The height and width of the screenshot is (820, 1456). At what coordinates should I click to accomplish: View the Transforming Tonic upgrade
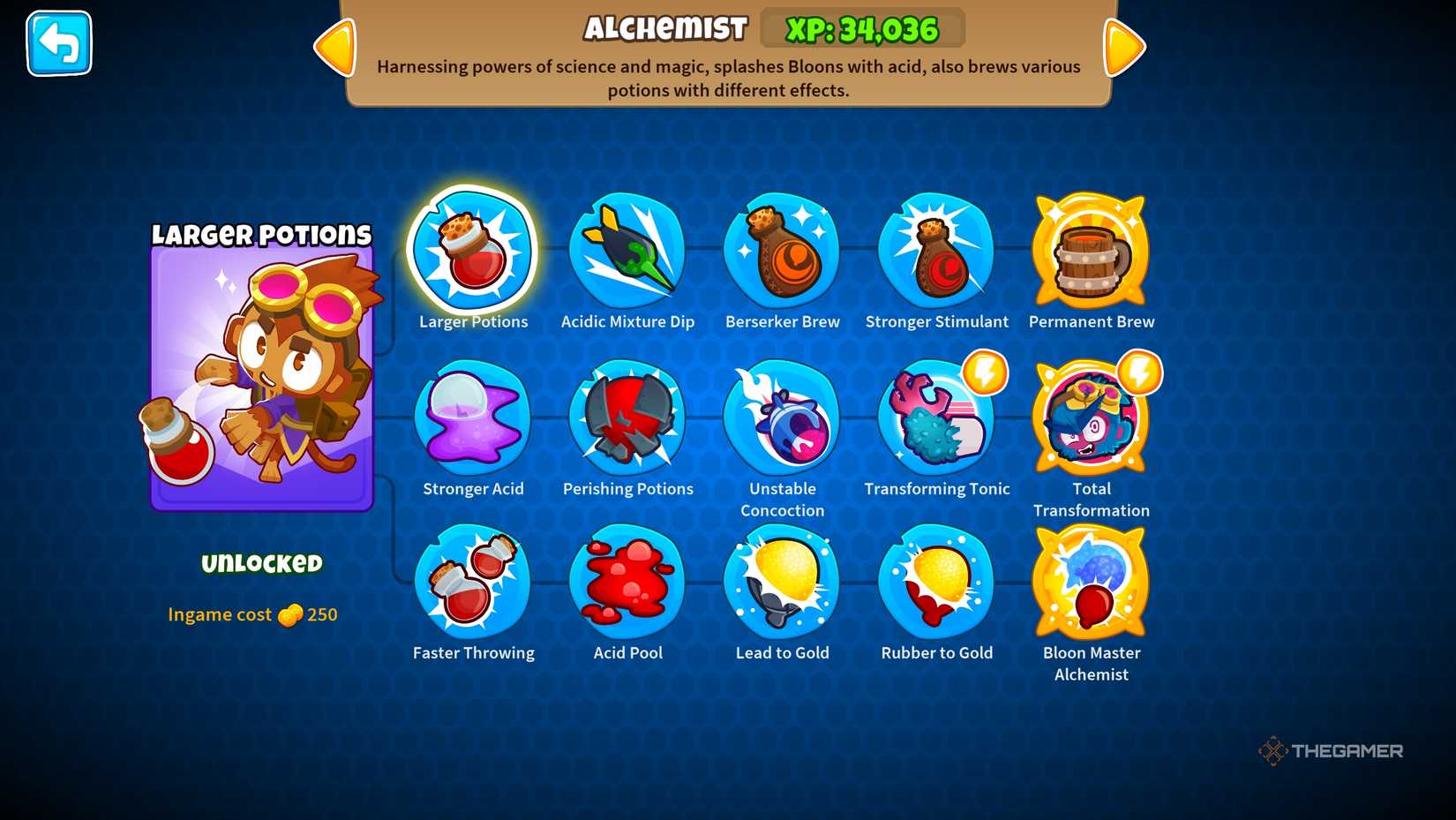pyautogui.click(x=936, y=420)
